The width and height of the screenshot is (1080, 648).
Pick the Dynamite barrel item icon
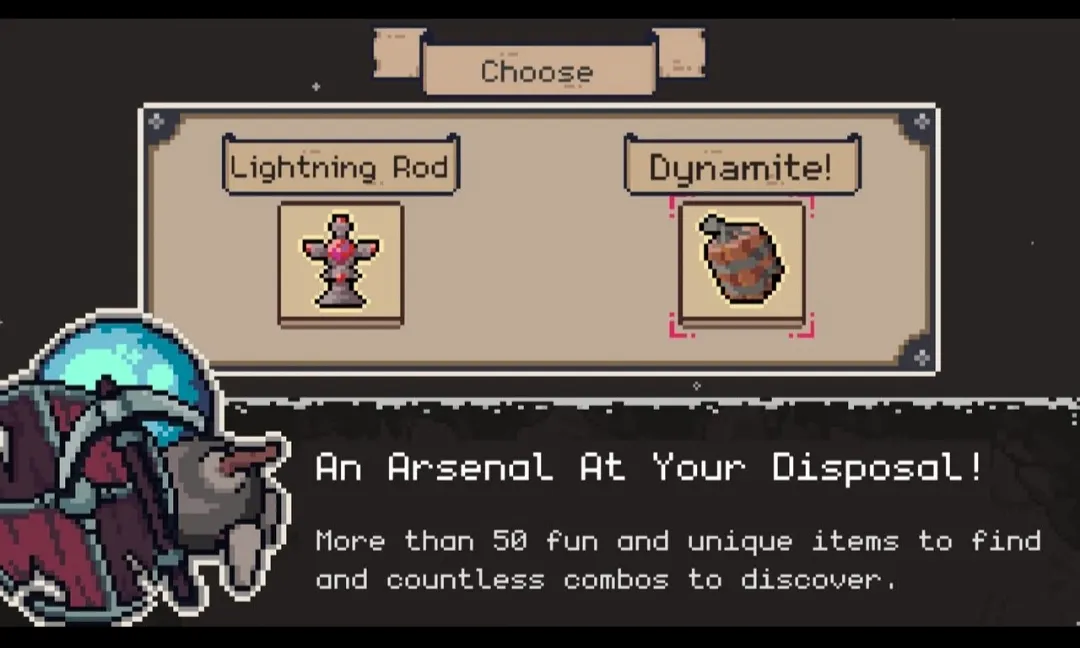[741, 263]
